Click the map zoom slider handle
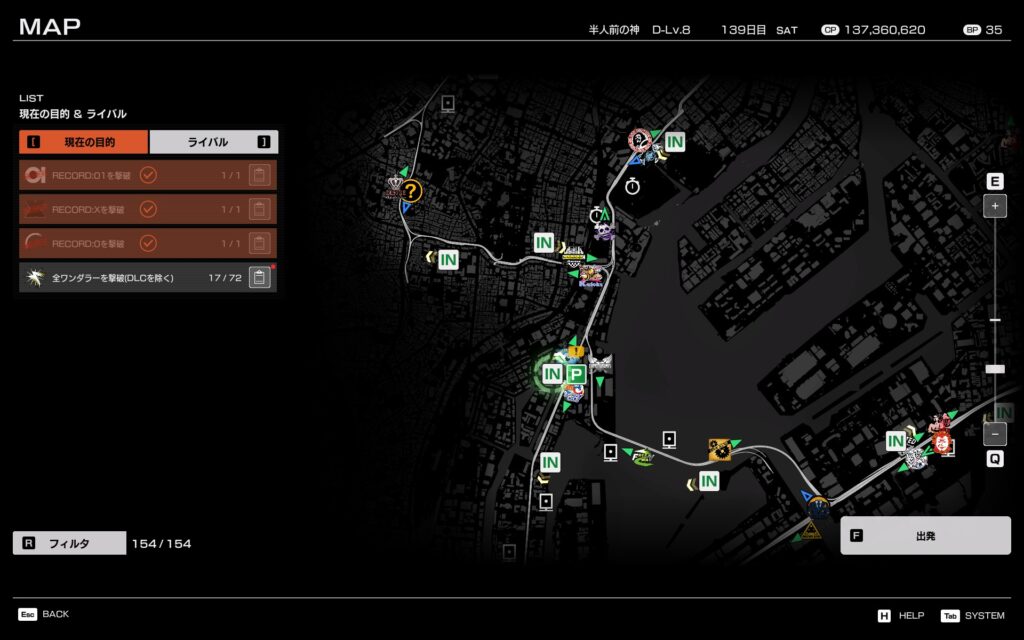This screenshot has height=640, width=1024. pos(995,369)
